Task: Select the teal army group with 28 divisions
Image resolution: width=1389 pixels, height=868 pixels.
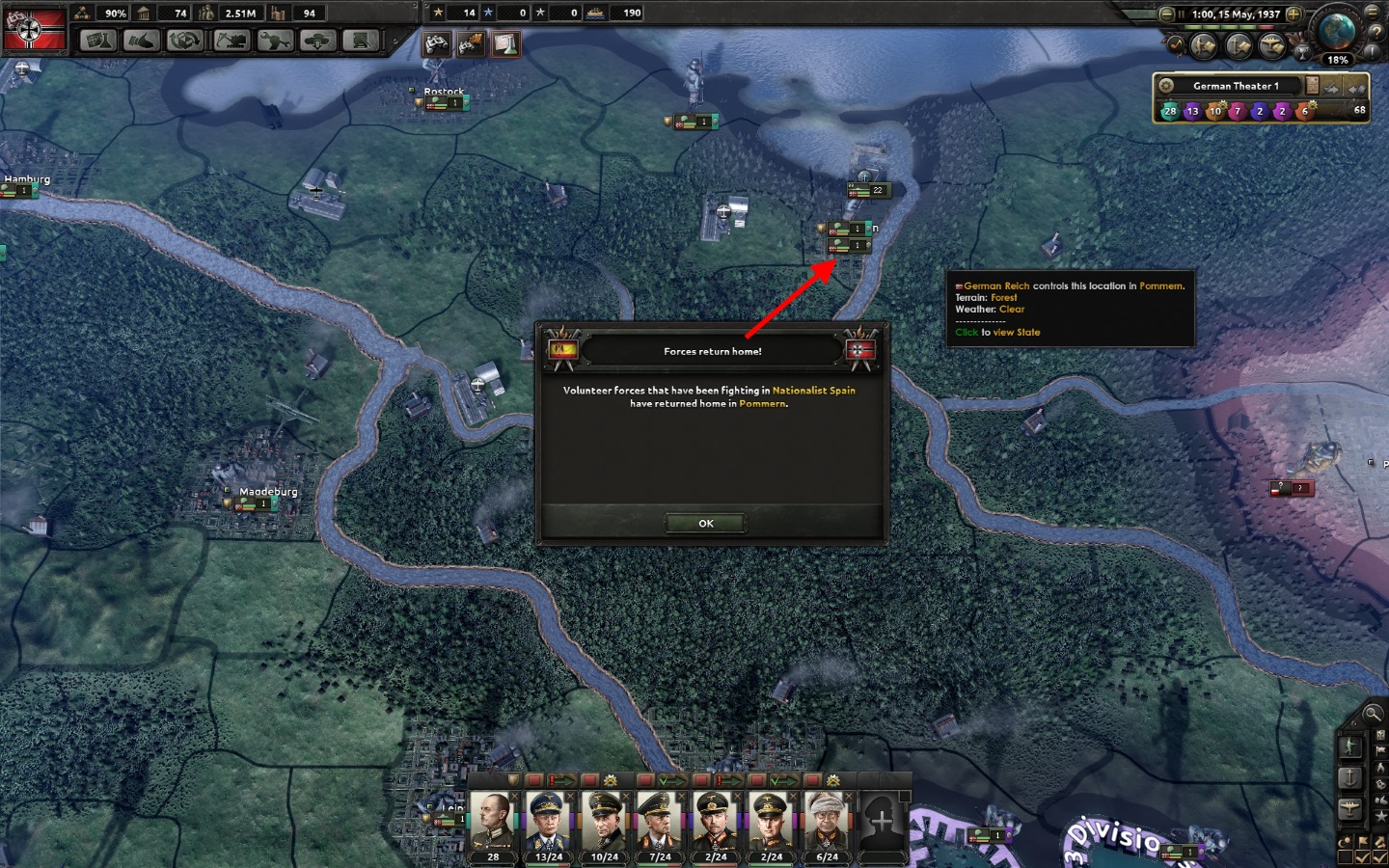Action: click(x=1170, y=111)
